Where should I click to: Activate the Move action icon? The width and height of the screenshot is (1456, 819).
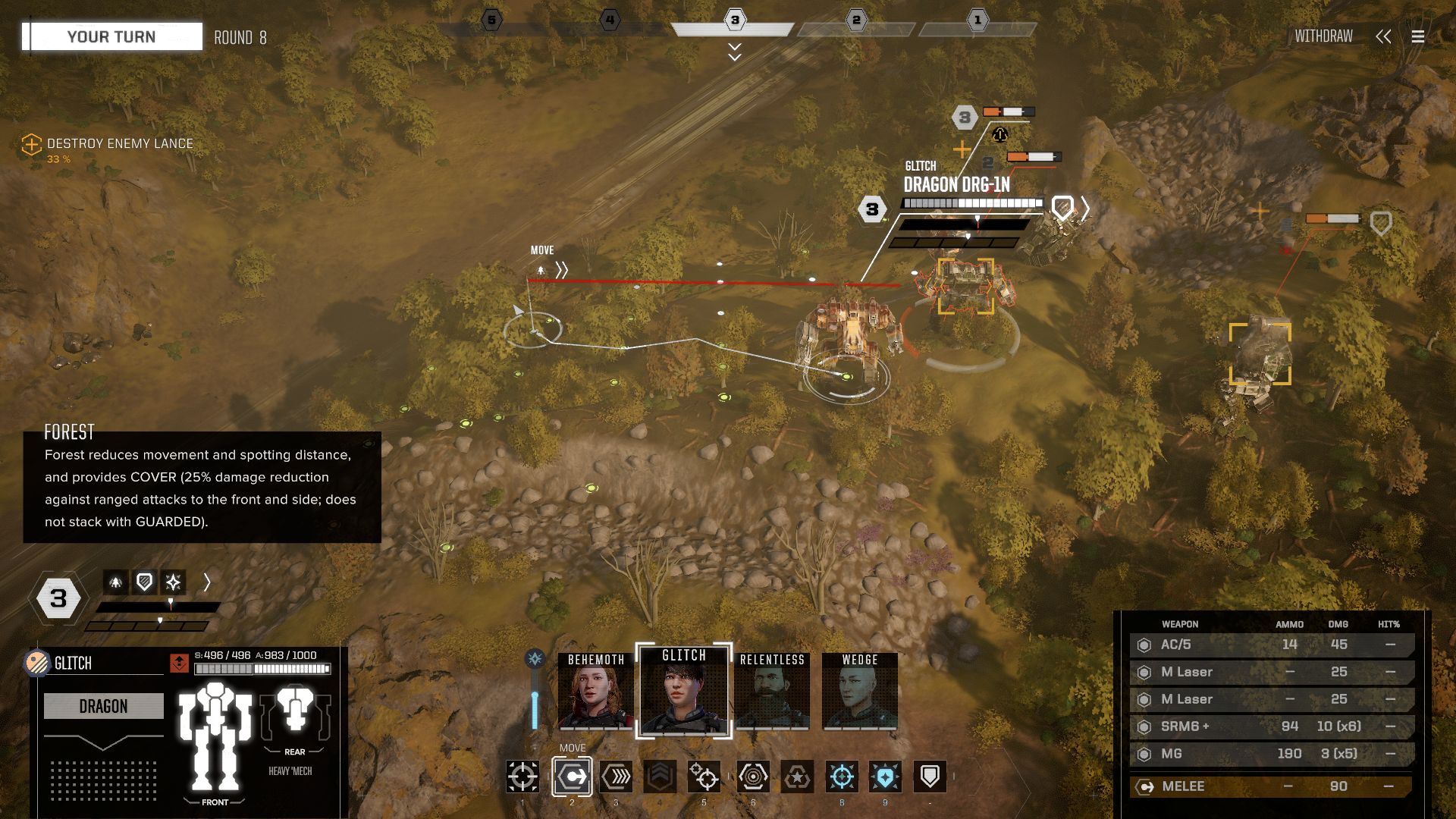[572, 777]
